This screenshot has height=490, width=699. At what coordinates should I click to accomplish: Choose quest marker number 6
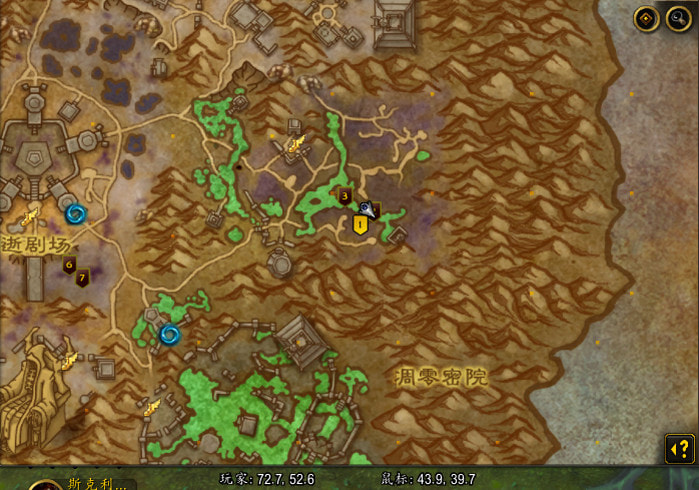click(x=69, y=265)
